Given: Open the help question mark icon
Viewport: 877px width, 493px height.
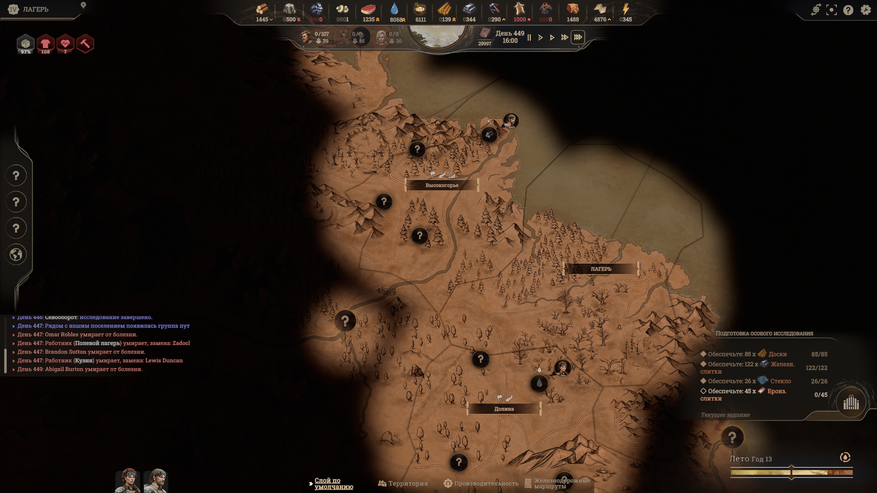Looking at the screenshot, I should (x=848, y=10).
